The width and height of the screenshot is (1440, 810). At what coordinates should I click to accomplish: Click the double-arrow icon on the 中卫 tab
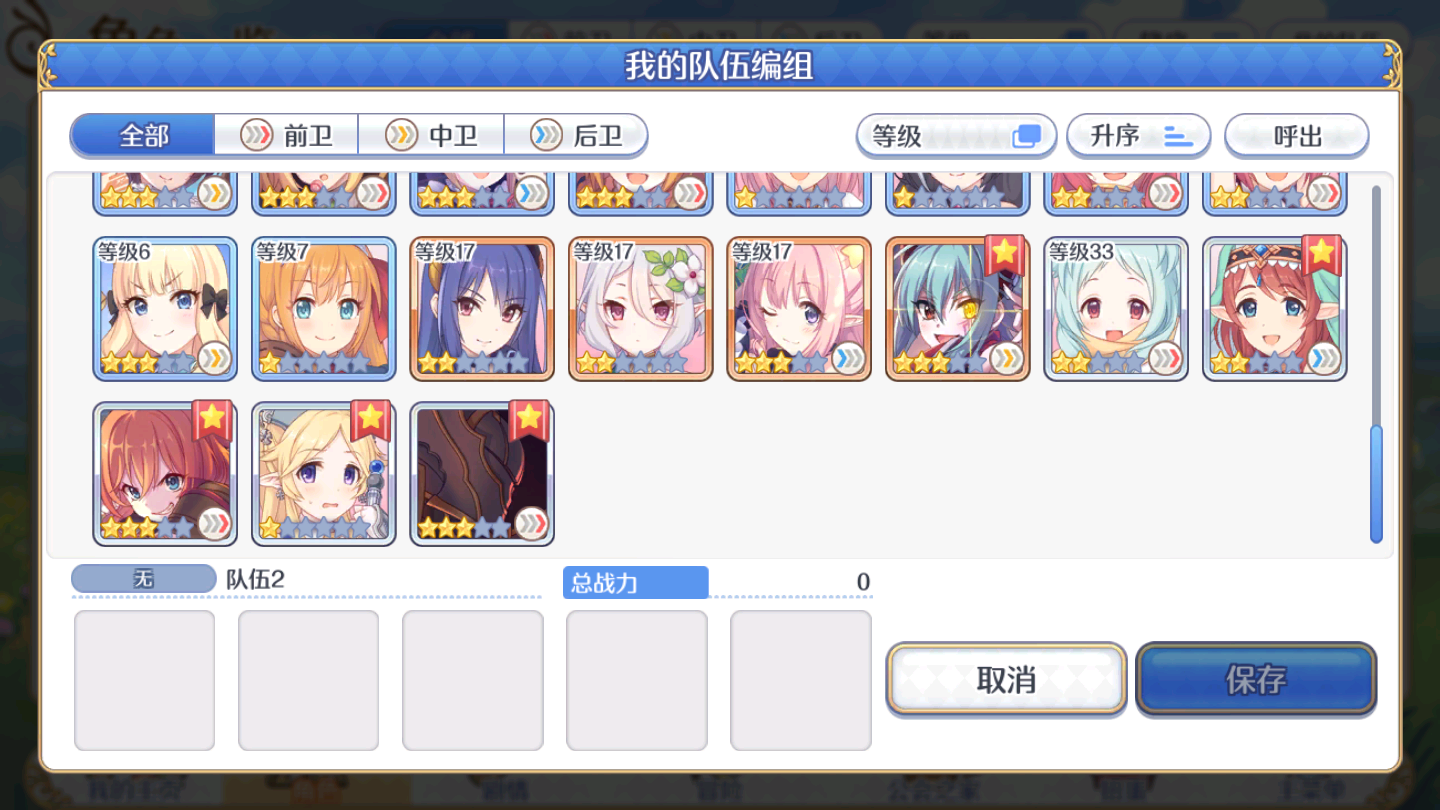(400, 135)
